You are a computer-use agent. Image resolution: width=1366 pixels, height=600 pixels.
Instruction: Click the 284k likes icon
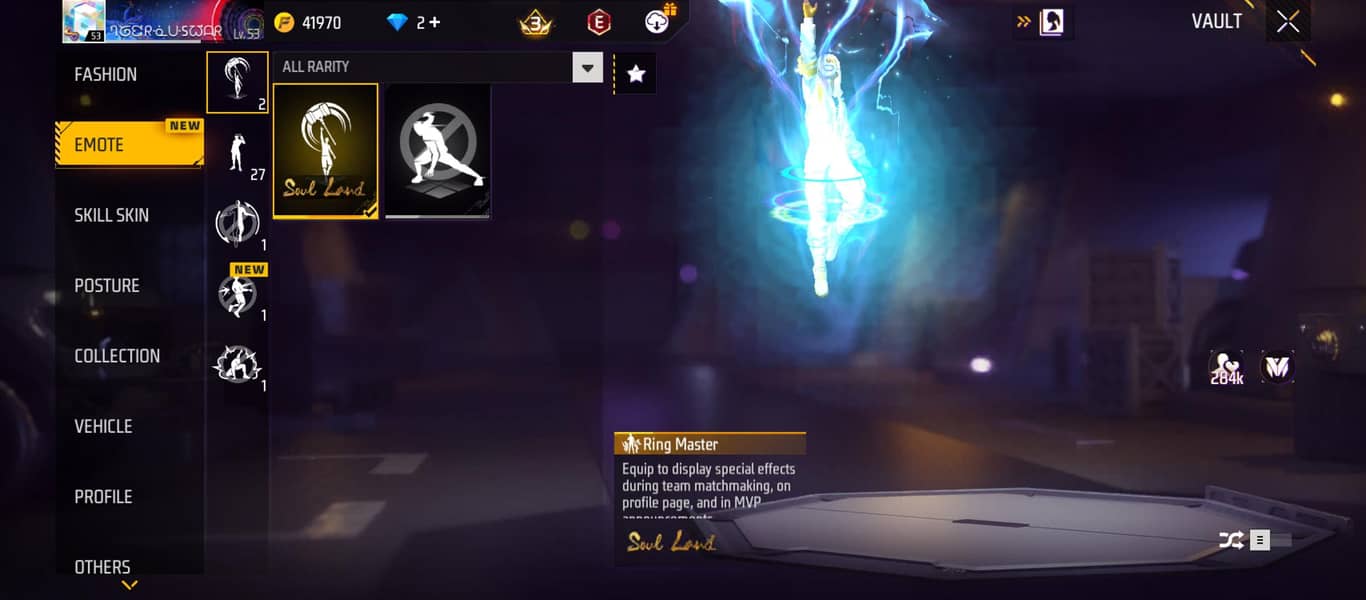[1226, 367]
